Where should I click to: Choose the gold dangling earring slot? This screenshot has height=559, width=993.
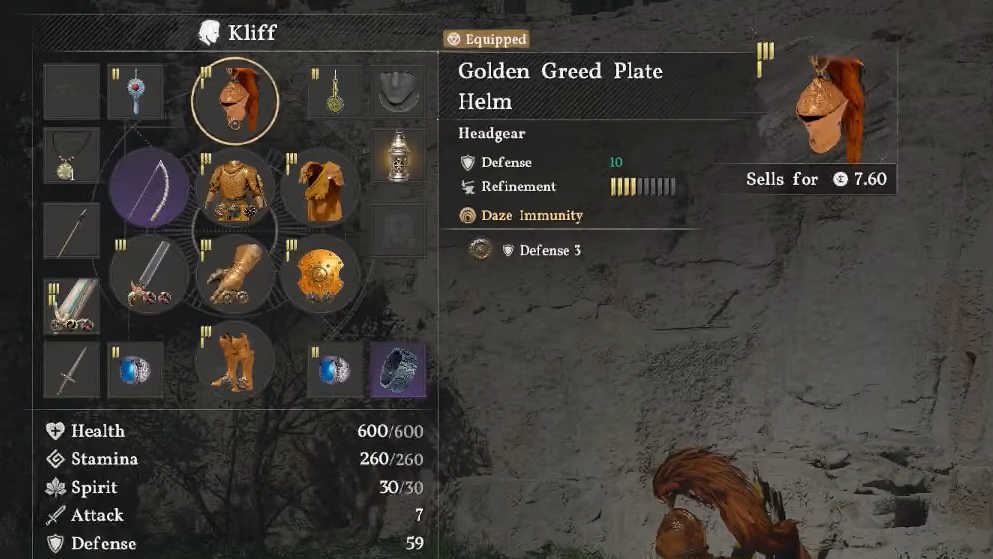click(336, 92)
